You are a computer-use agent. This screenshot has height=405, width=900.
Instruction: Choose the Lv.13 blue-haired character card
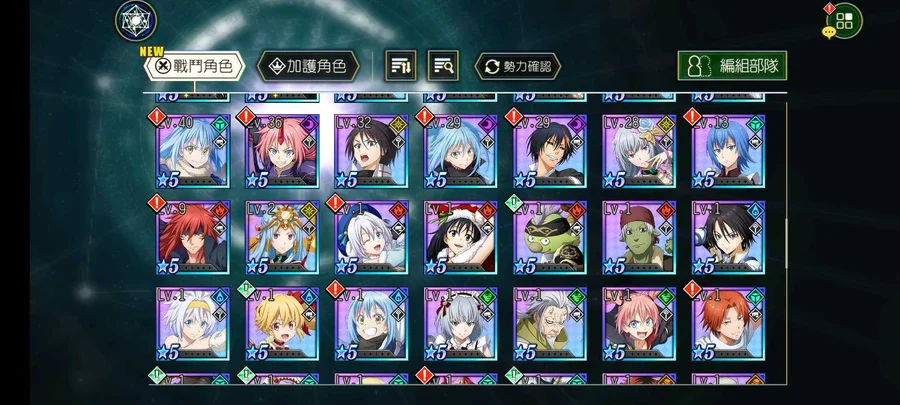pyautogui.click(x=728, y=151)
